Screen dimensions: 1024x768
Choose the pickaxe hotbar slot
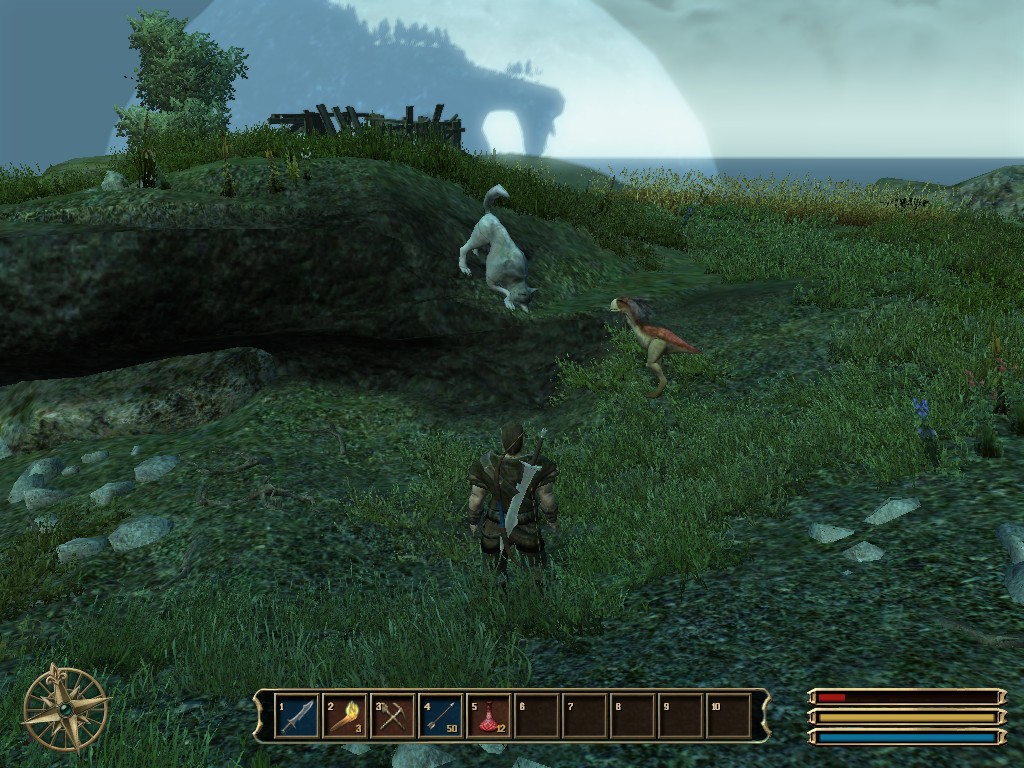coord(393,716)
